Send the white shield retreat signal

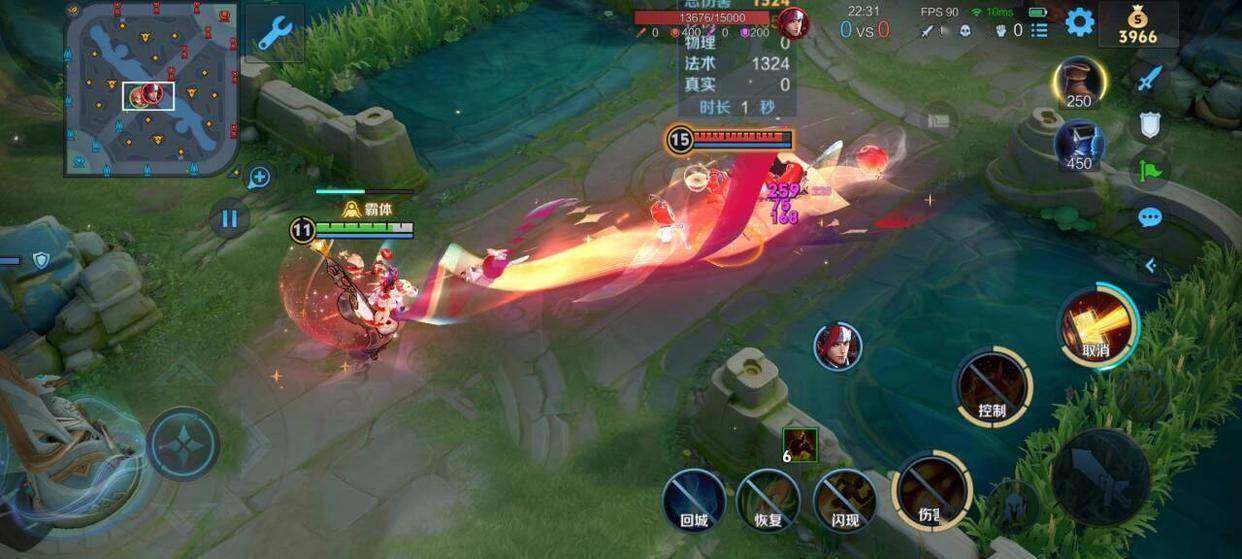click(x=1150, y=125)
